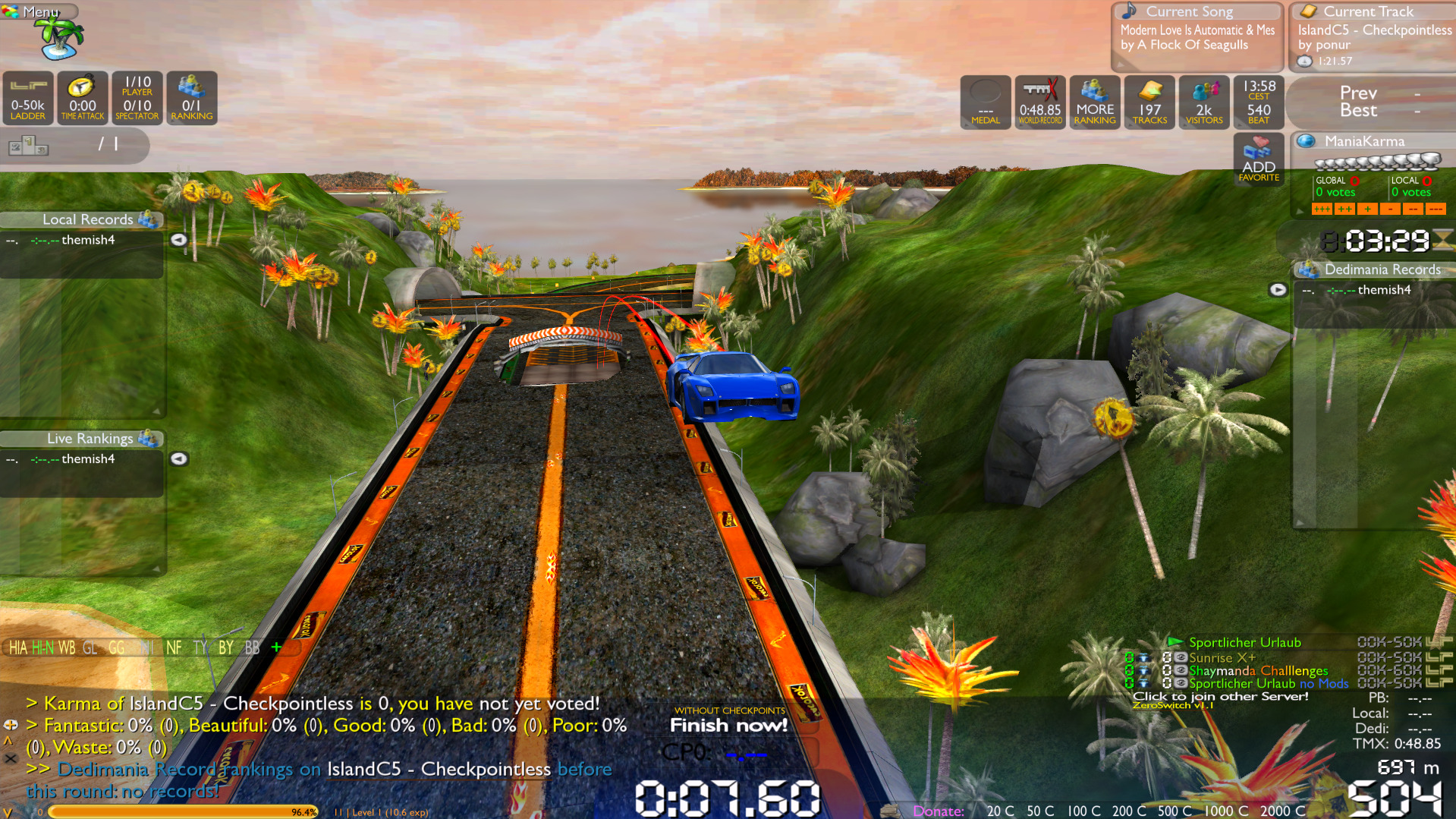View the TMX World-Record widget

point(1040,102)
